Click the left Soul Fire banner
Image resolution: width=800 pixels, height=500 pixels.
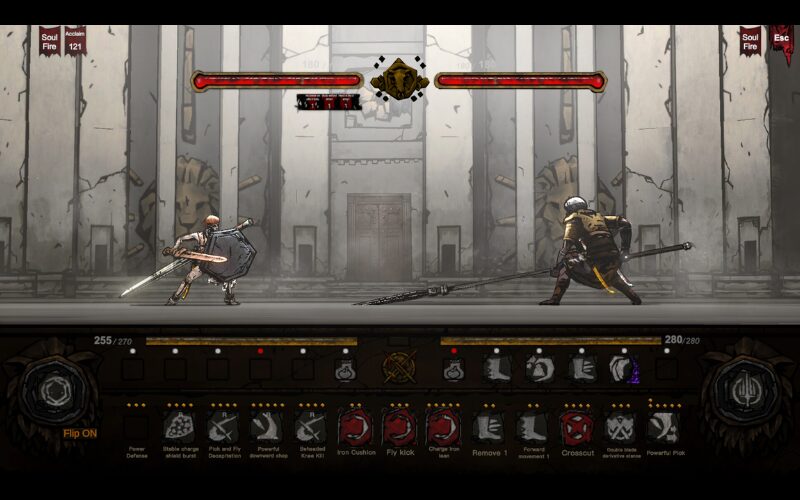(50, 41)
